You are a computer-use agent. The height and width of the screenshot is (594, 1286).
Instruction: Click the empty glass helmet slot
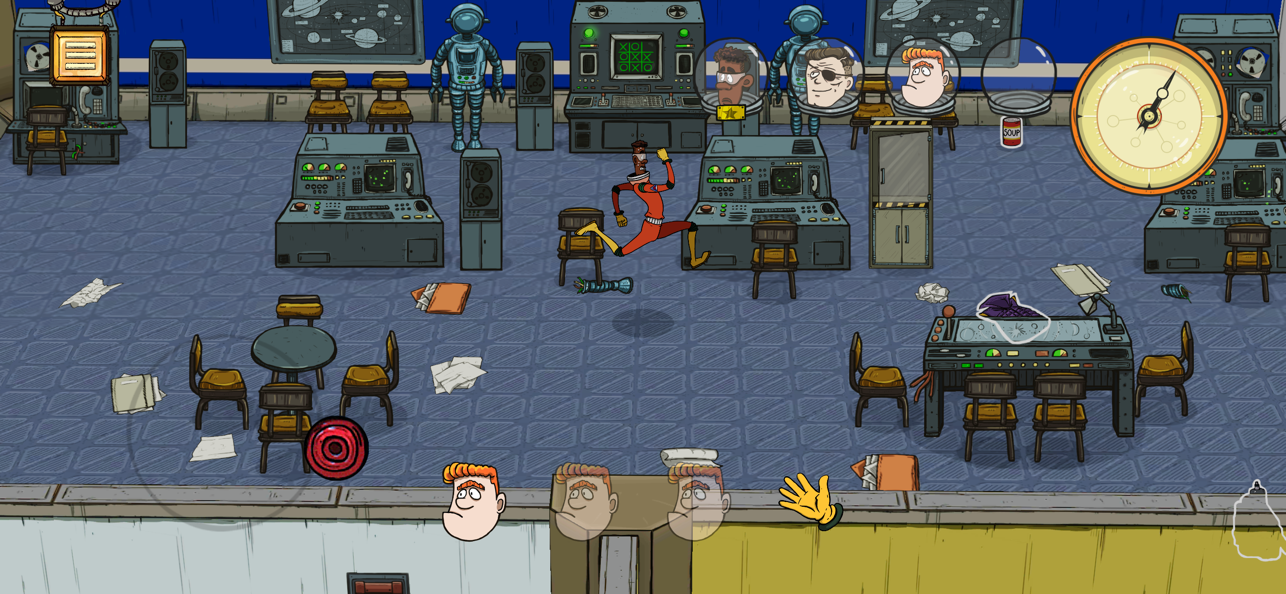(x=1018, y=75)
